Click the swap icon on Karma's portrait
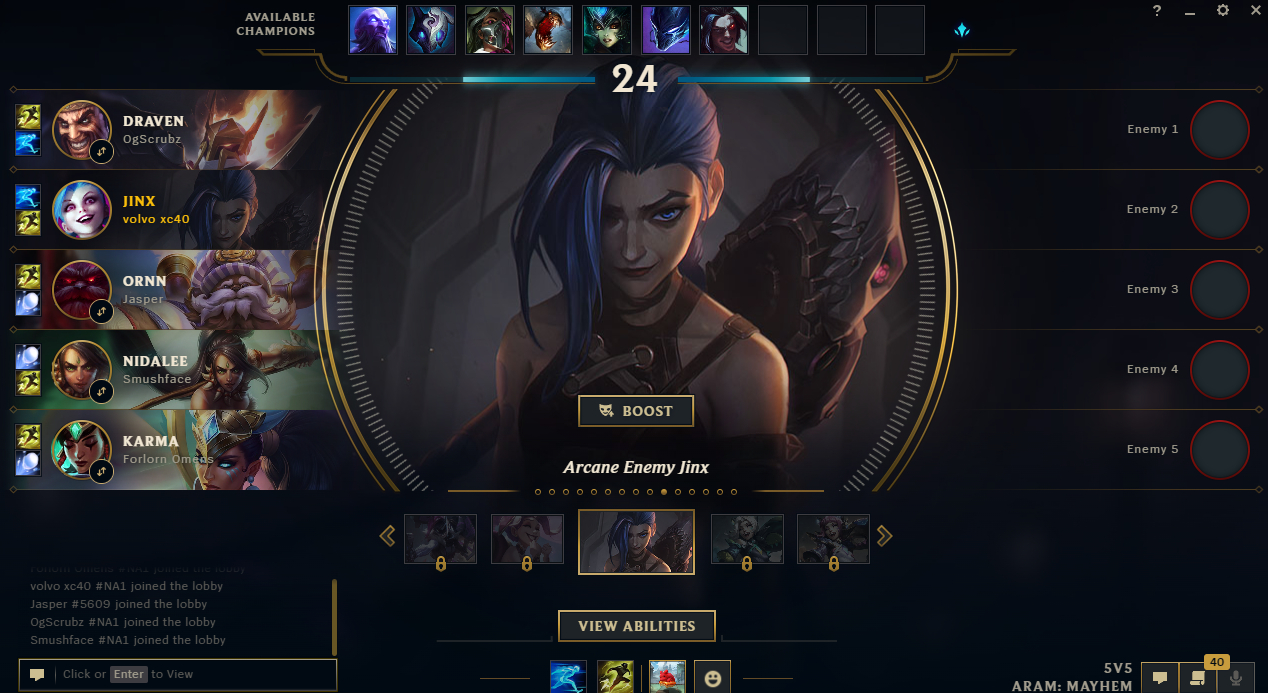The image size is (1268, 693). (x=101, y=471)
